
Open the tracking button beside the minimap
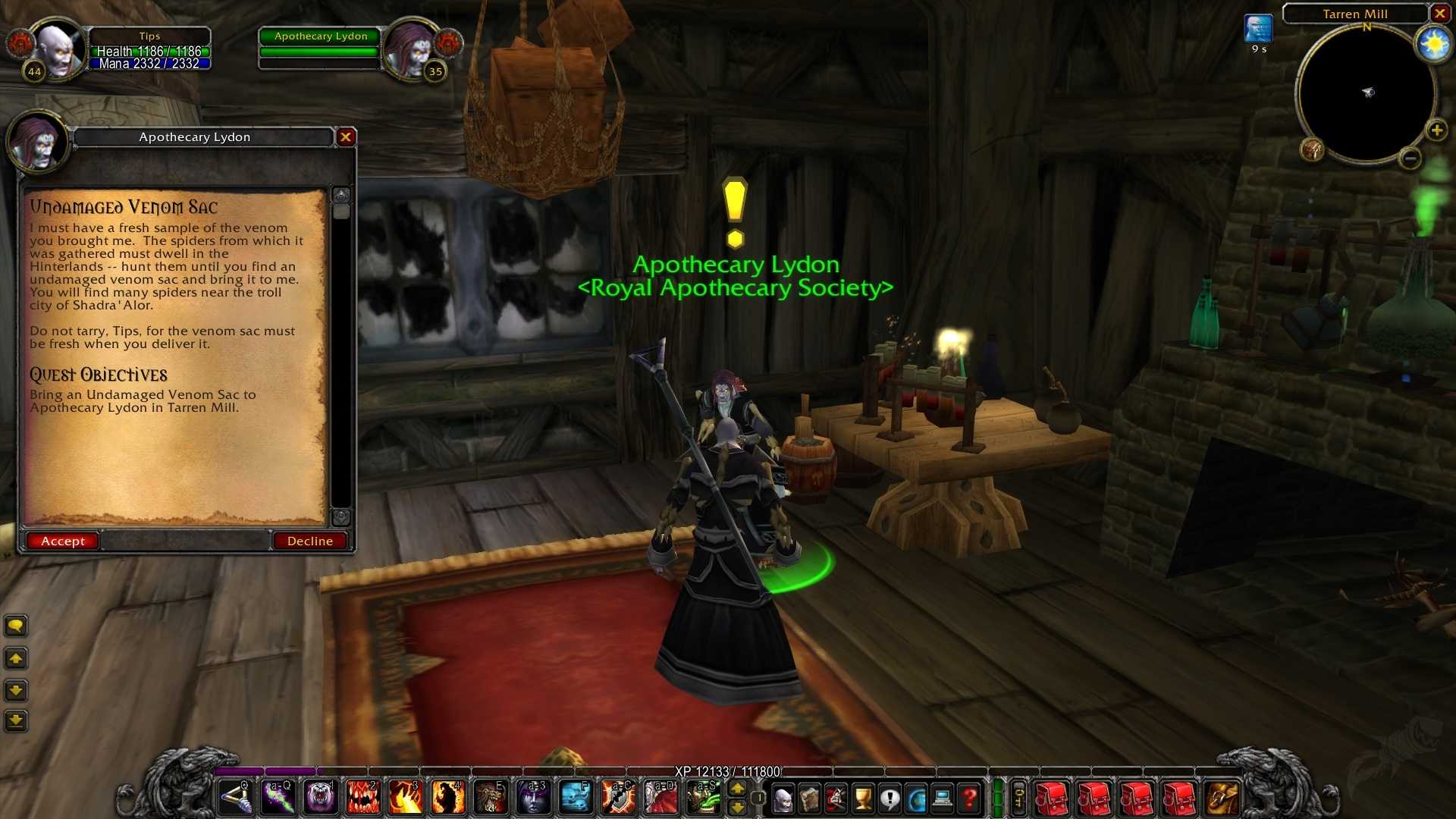[1312, 149]
